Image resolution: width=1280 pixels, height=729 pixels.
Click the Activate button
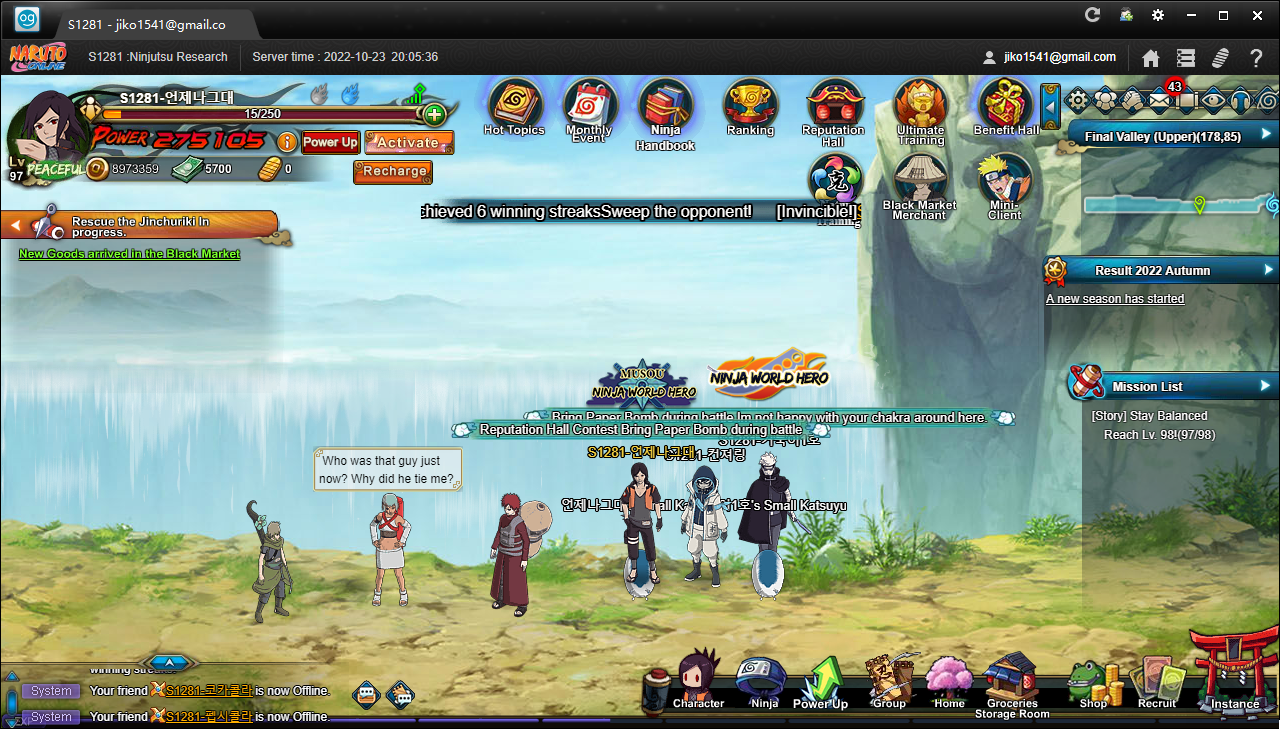(408, 142)
